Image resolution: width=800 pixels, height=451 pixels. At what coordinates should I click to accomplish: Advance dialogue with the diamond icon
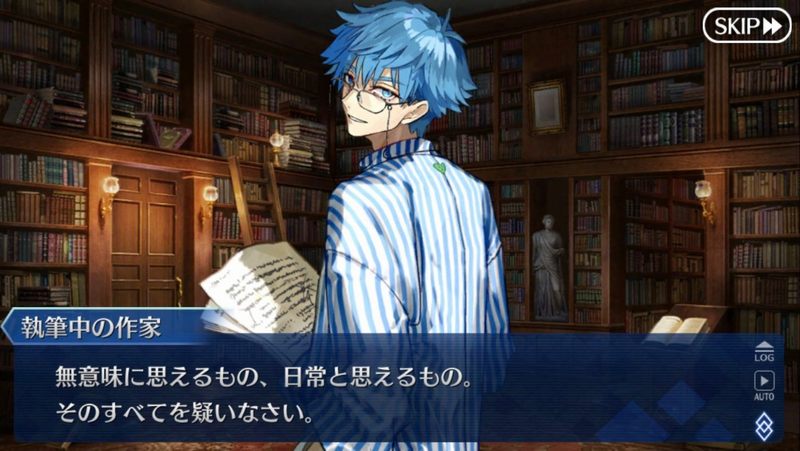[x=765, y=426]
